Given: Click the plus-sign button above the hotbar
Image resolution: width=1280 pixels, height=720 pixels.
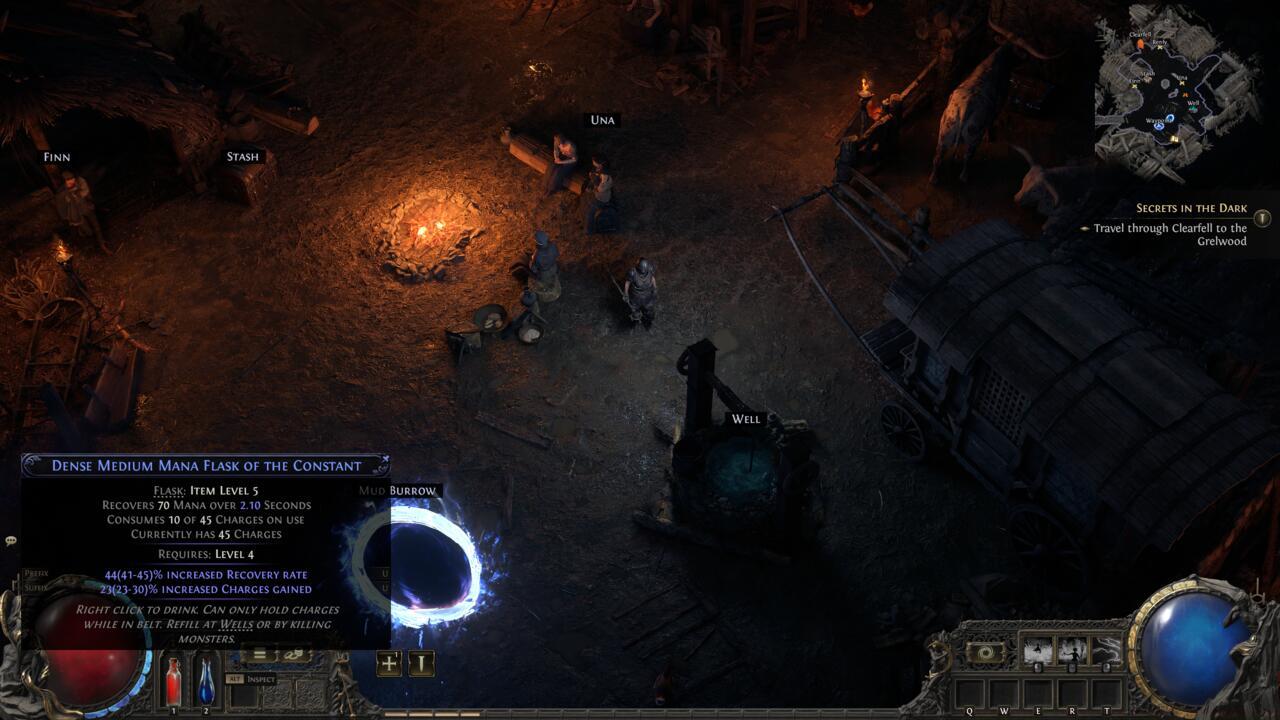Looking at the screenshot, I should pyautogui.click(x=389, y=663).
